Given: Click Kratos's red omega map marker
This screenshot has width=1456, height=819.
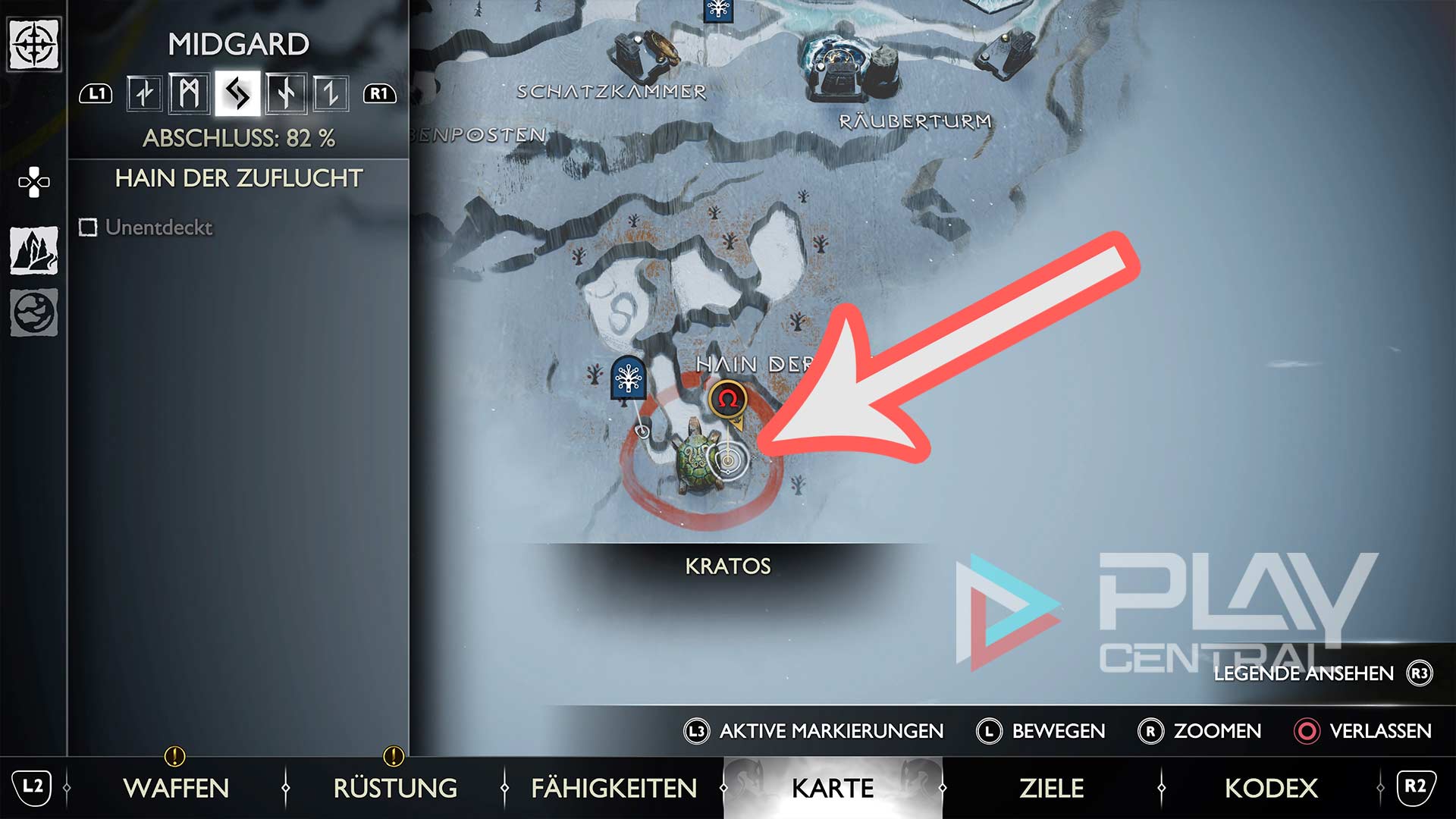Looking at the screenshot, I should [x=728, y=399].
